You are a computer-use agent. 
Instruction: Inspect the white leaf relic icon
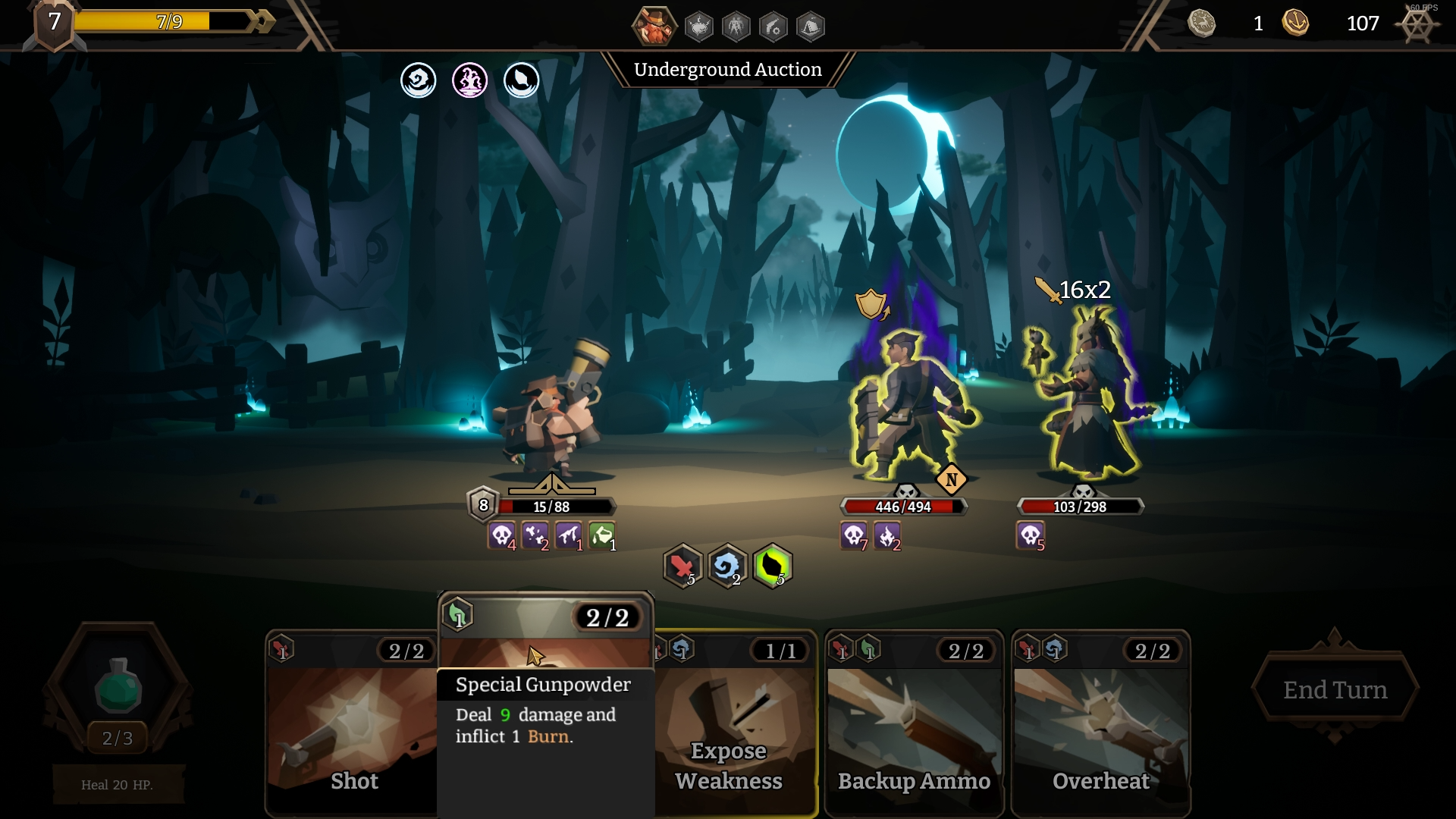(522, 80)
